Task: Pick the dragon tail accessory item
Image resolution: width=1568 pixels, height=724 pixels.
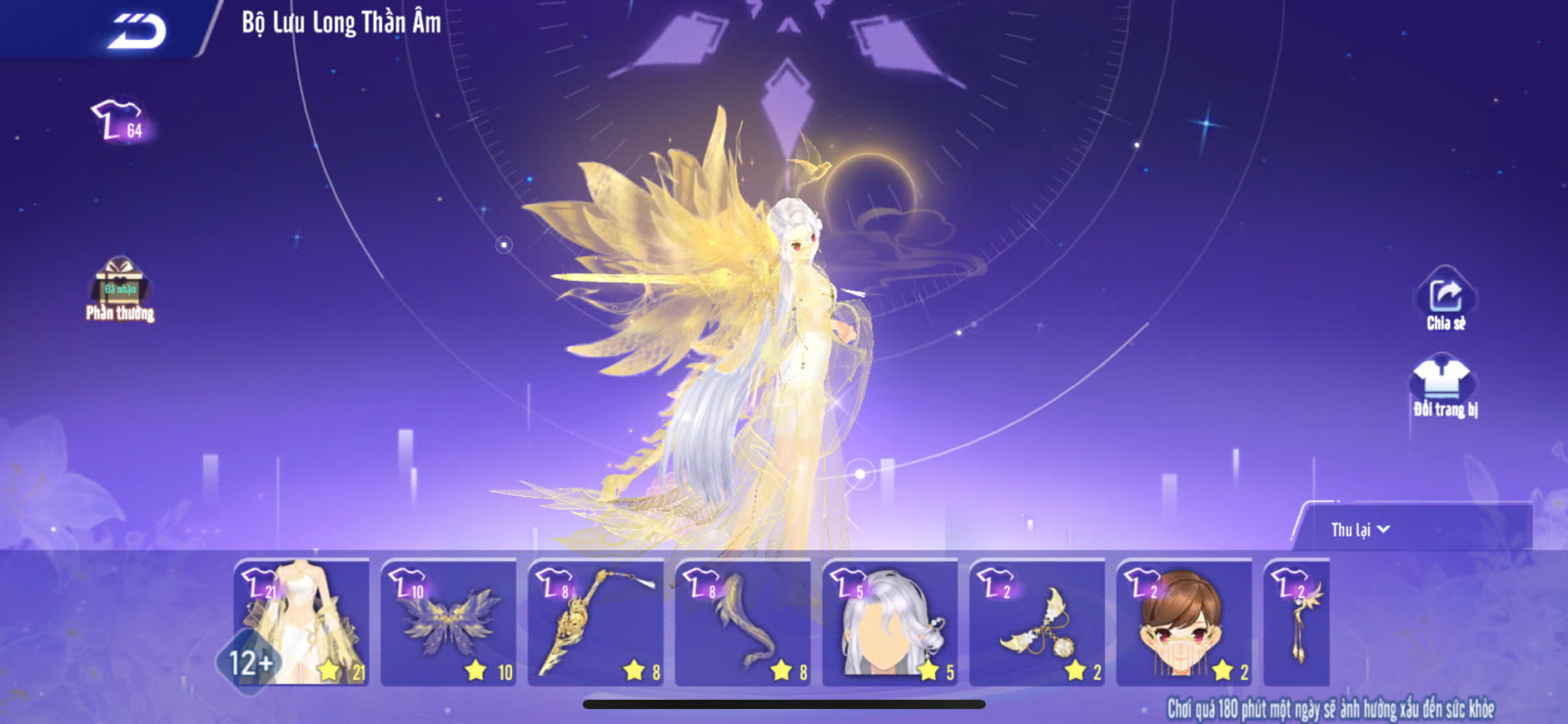Action: [x=743, y=622]
